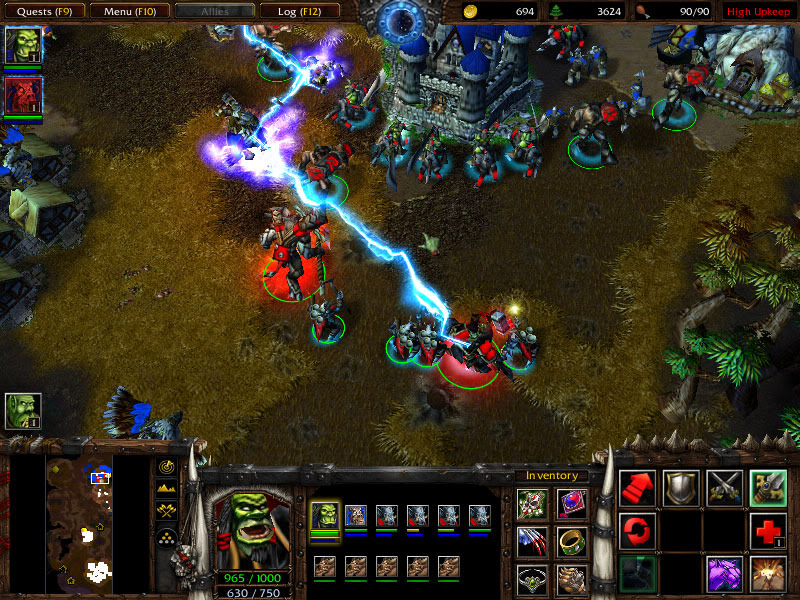Open the Quests (F9) menu
Image resolution: width=800 pixels, height=600 pixels.
pos(42,11)
